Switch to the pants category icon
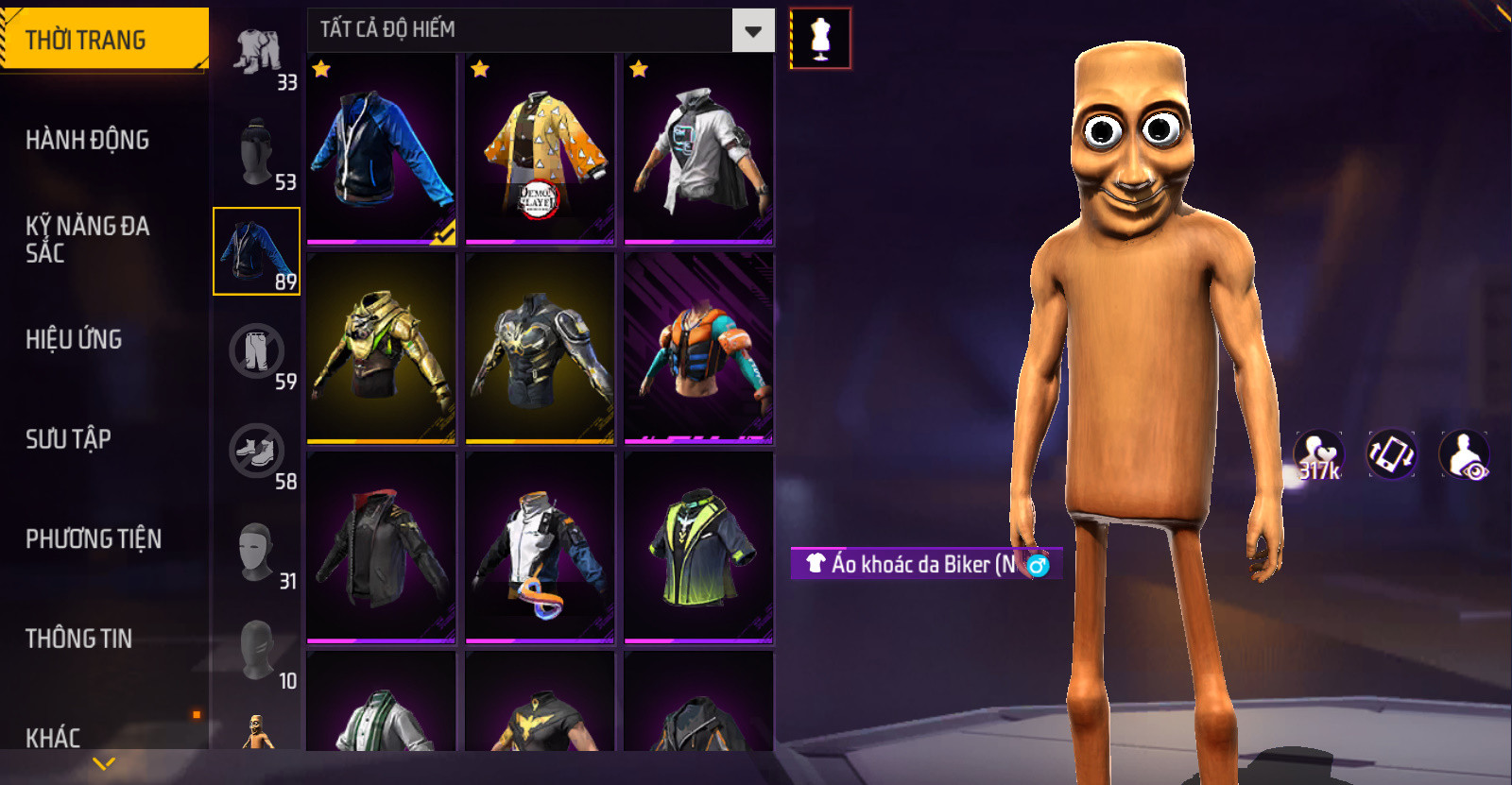Viewport: 1512px width, 785px height. [257, 351]
